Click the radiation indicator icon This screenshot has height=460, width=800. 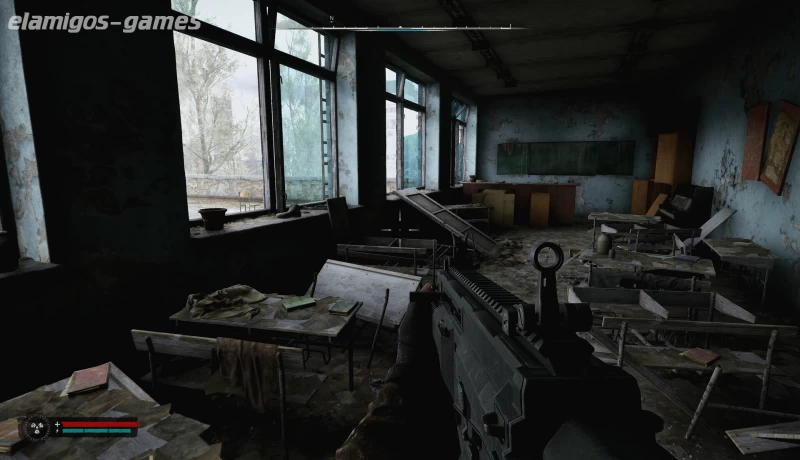tap(37, 428)
